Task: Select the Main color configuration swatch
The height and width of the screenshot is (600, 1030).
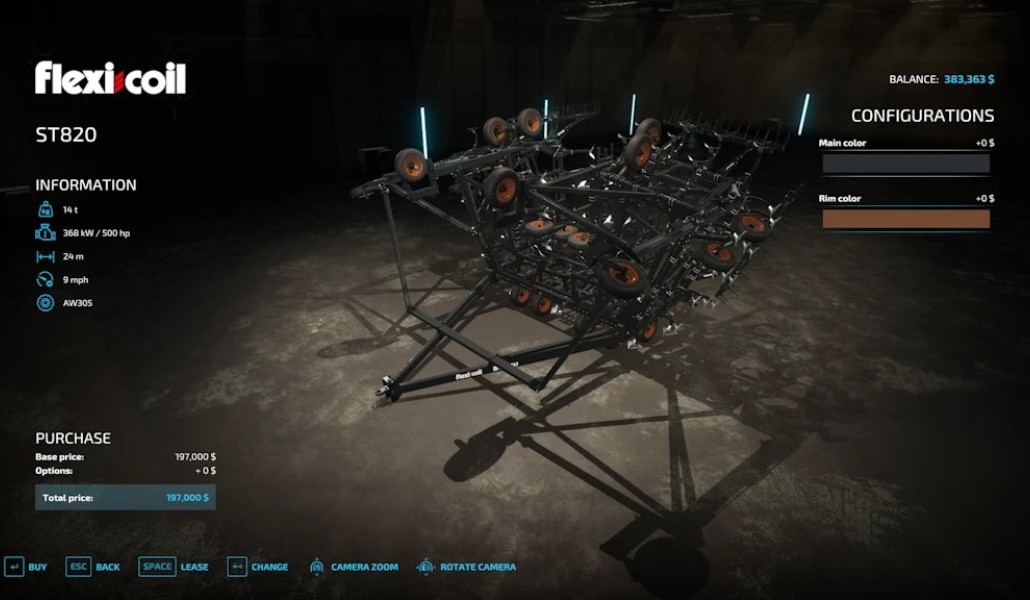Action: (x=905, y=164)
